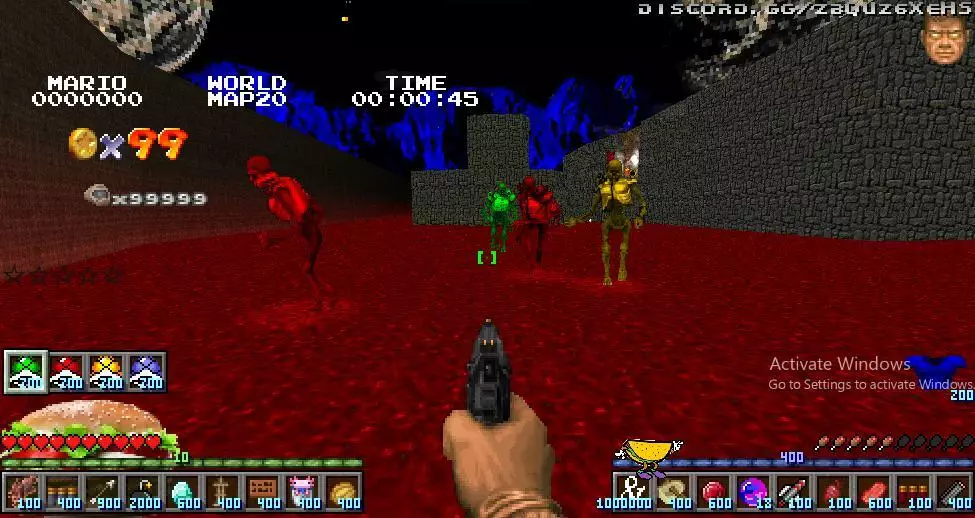Select the rocket ammo slot

tap(793, 492)
